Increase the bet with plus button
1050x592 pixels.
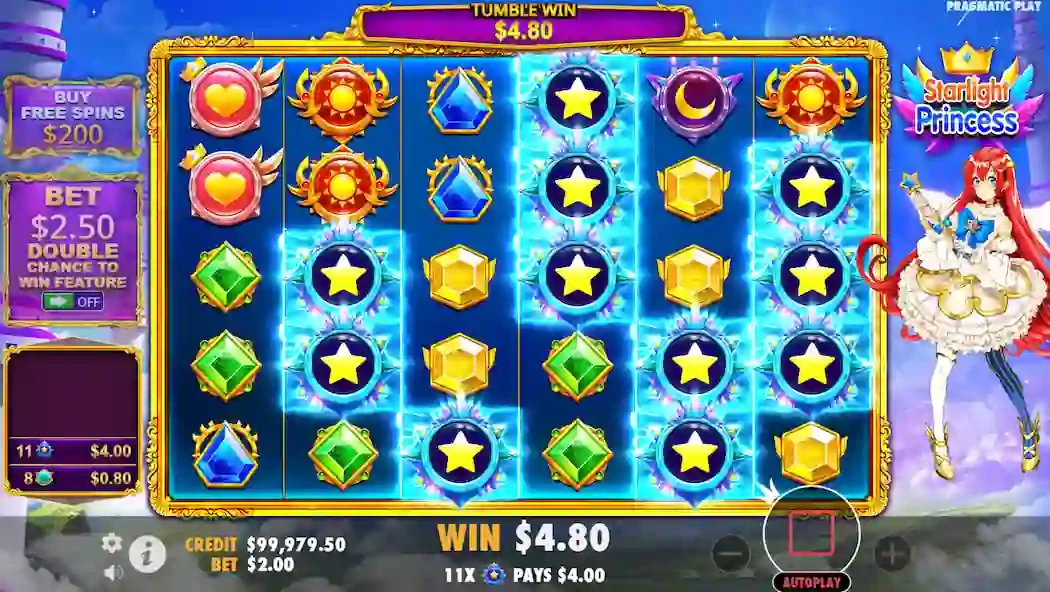click(891, 552)
